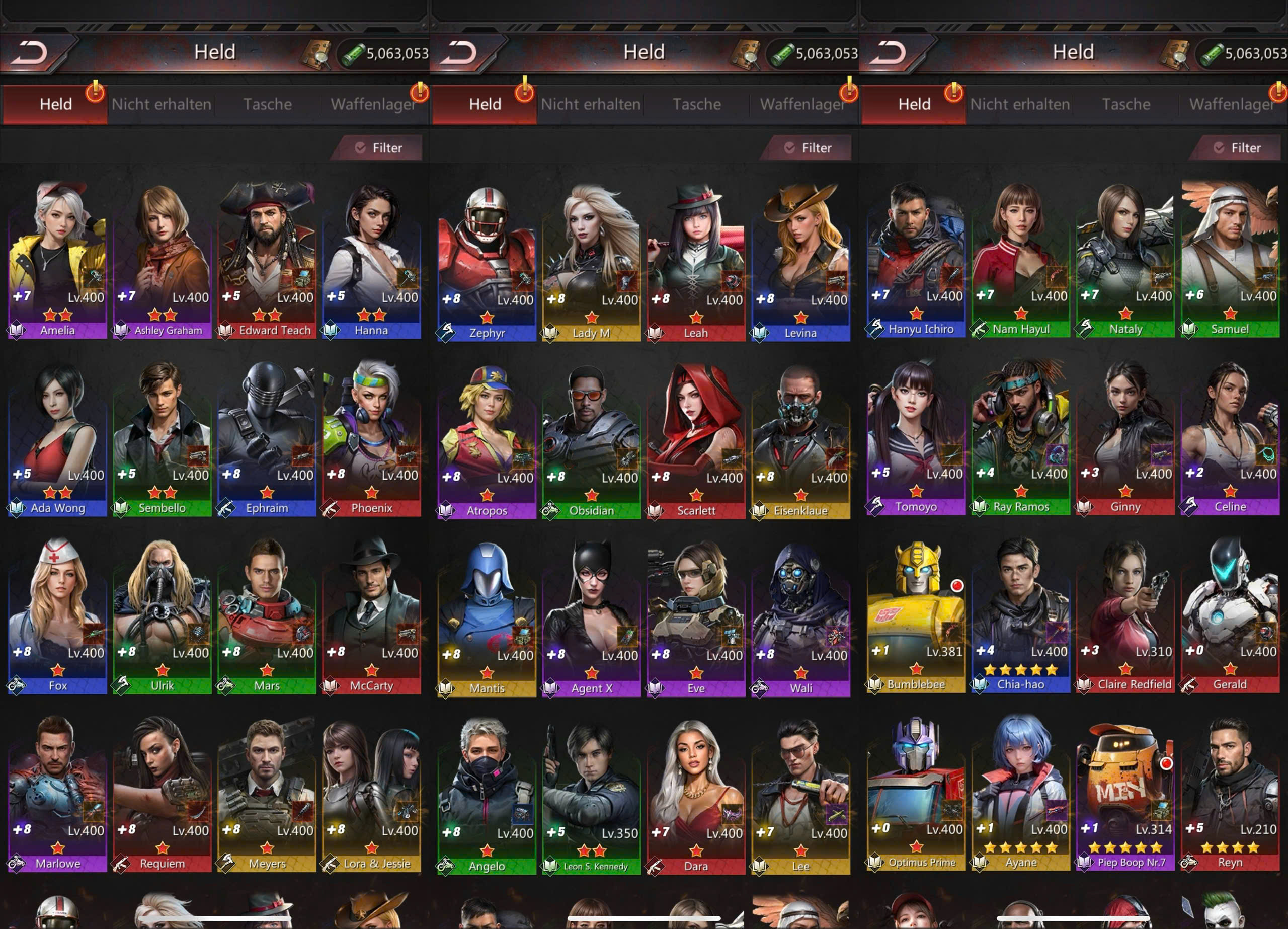Select hero Phoenix from the list
This screenshot has height=929, width=1288.
371,436
